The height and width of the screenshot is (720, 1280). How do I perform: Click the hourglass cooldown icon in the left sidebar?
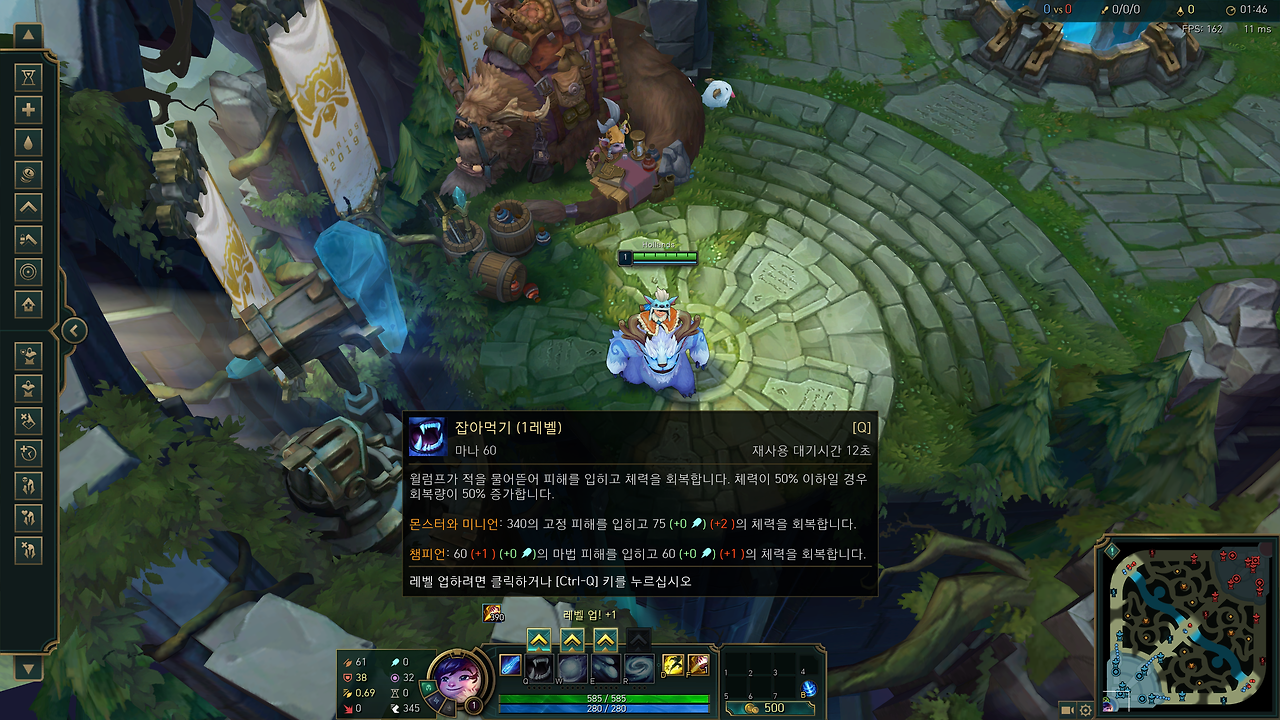click(28, 78)
